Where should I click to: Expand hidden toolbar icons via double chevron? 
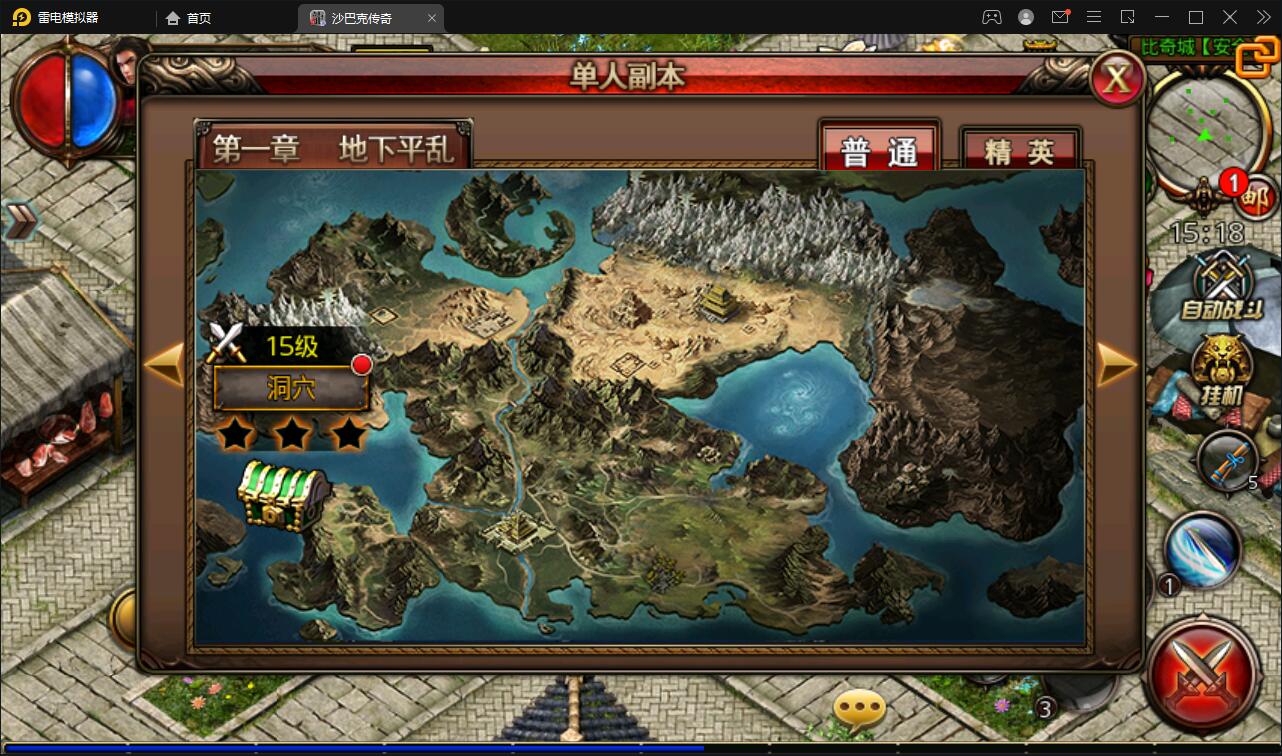point(1263,17)
